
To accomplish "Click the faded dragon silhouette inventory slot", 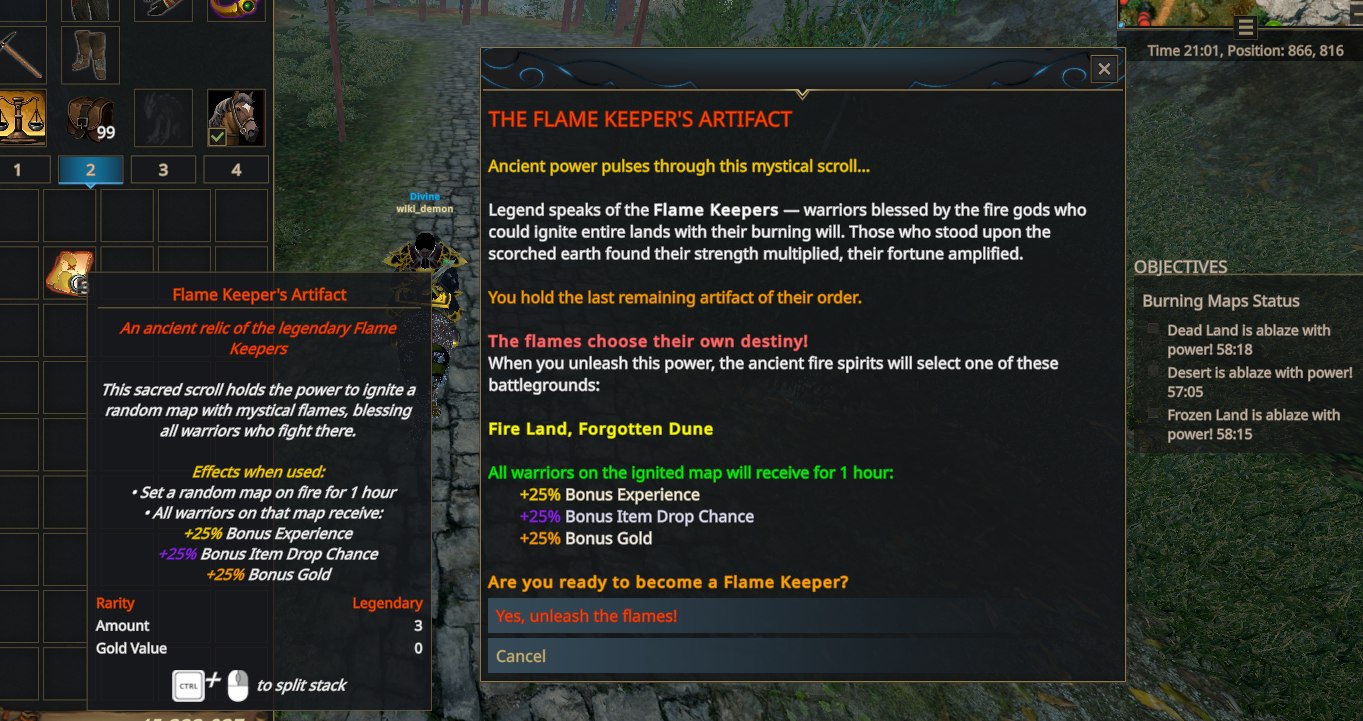I will [163, 117].
